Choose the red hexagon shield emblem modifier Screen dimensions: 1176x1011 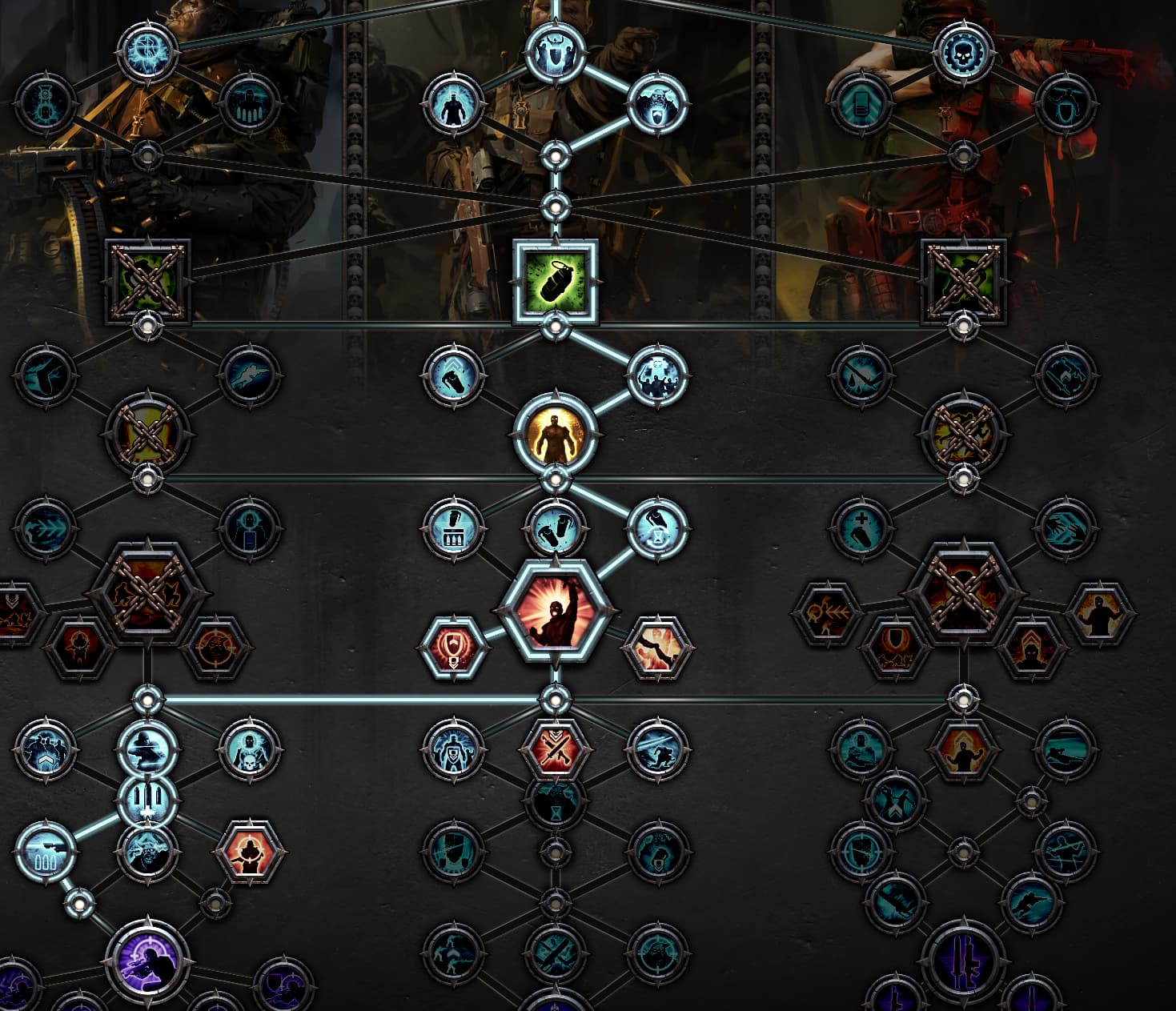[454, 647]
